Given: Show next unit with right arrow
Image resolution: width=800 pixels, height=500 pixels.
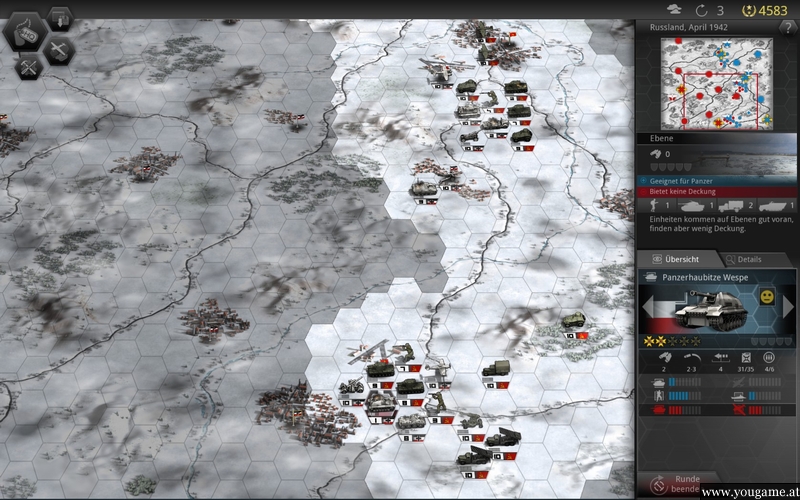Looking at the screenshot, I should tap(788, 307).
